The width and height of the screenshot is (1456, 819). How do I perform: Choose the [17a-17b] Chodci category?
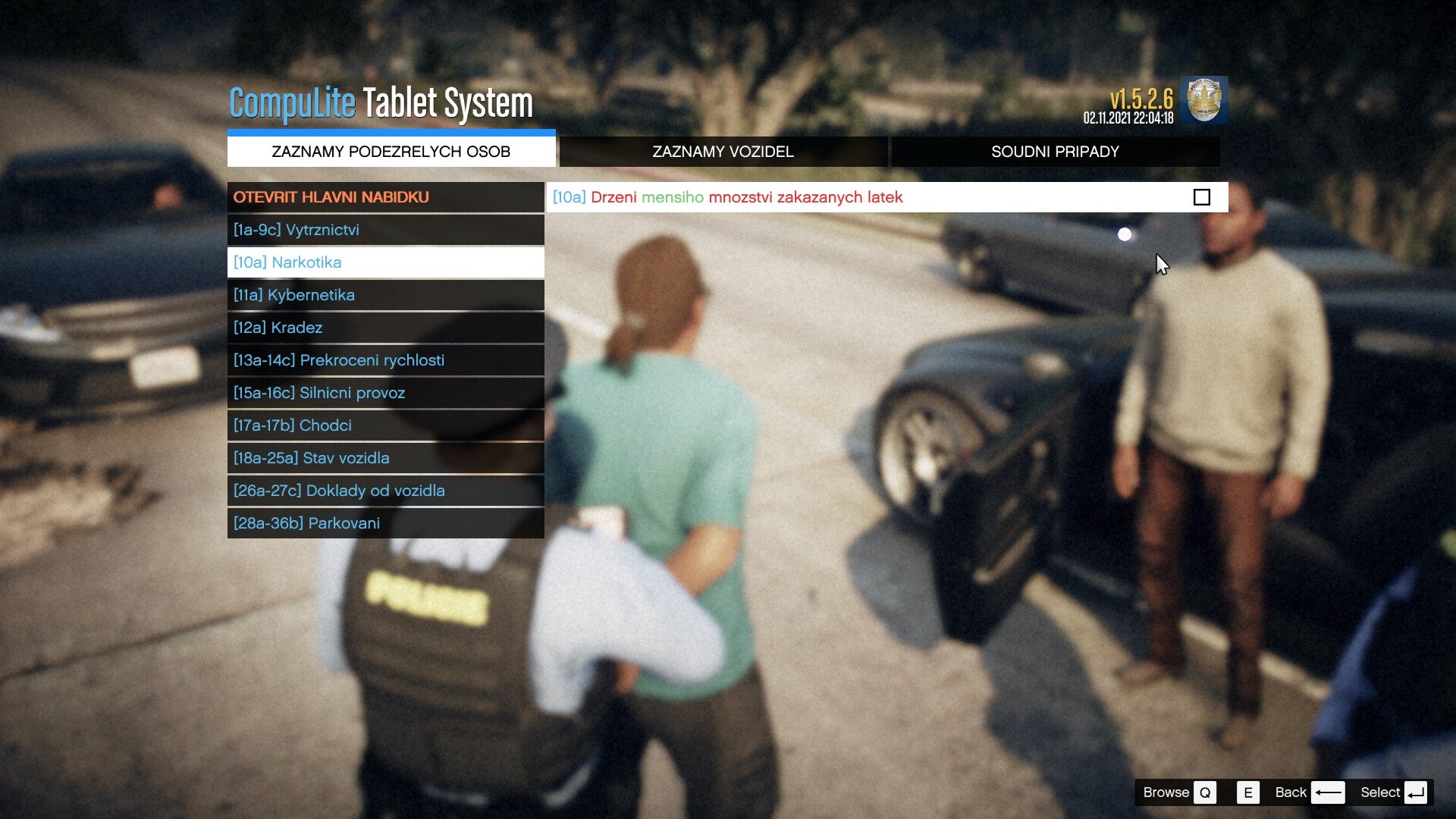pyautogui.click(x=385, y=425)
